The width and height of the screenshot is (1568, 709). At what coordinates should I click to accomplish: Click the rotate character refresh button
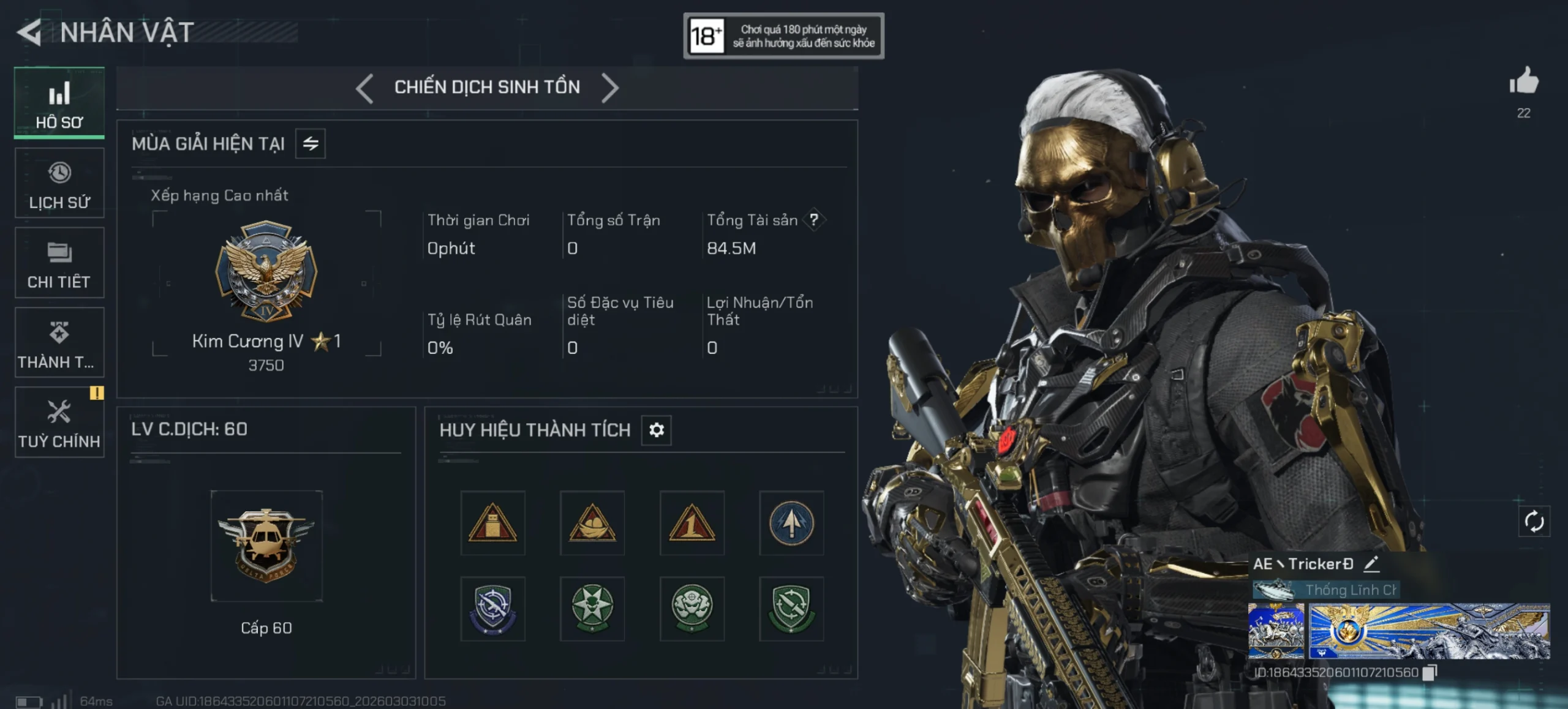click(x=1534, y=522)
